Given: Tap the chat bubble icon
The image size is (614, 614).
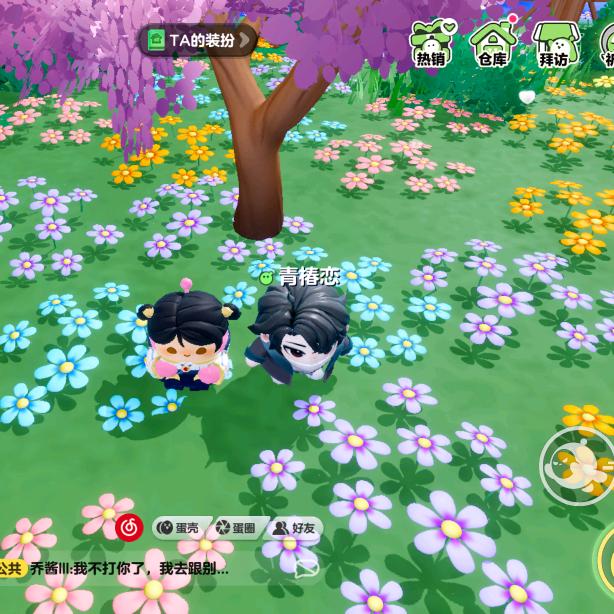Looking at the screenshot, I should point(307,568).
